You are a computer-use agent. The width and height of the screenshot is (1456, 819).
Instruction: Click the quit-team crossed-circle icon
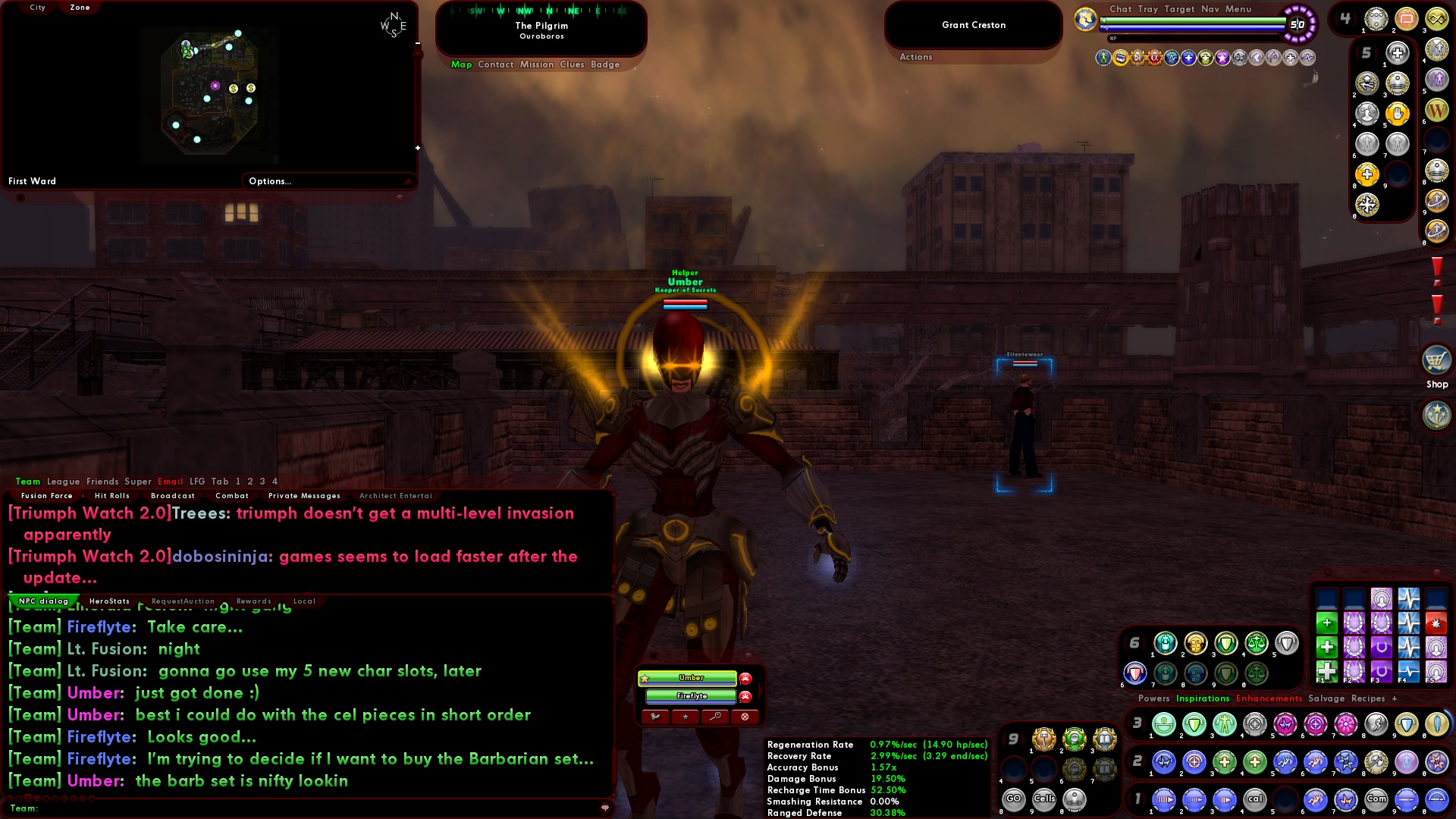coord(745,717)
